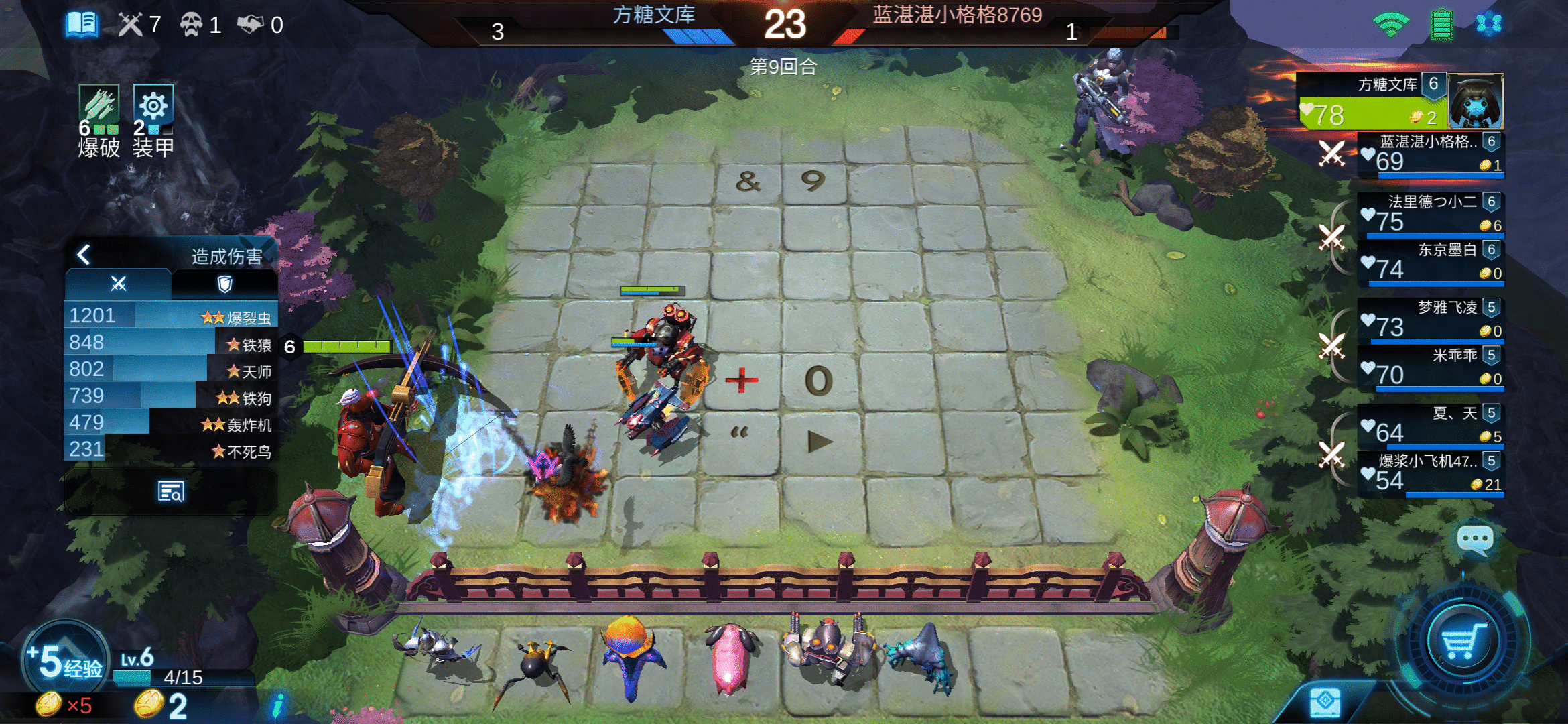Switch to the crossed swords damage tab

(118, 282)
